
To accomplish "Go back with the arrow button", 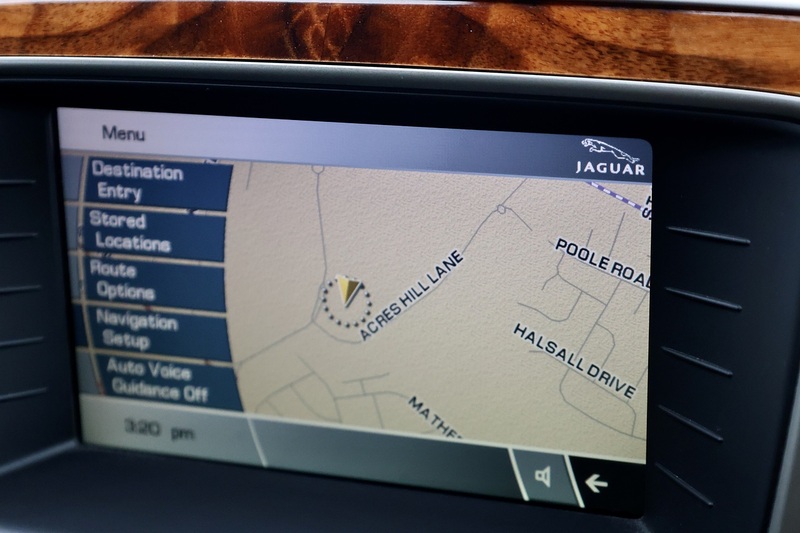I will 597,484.
